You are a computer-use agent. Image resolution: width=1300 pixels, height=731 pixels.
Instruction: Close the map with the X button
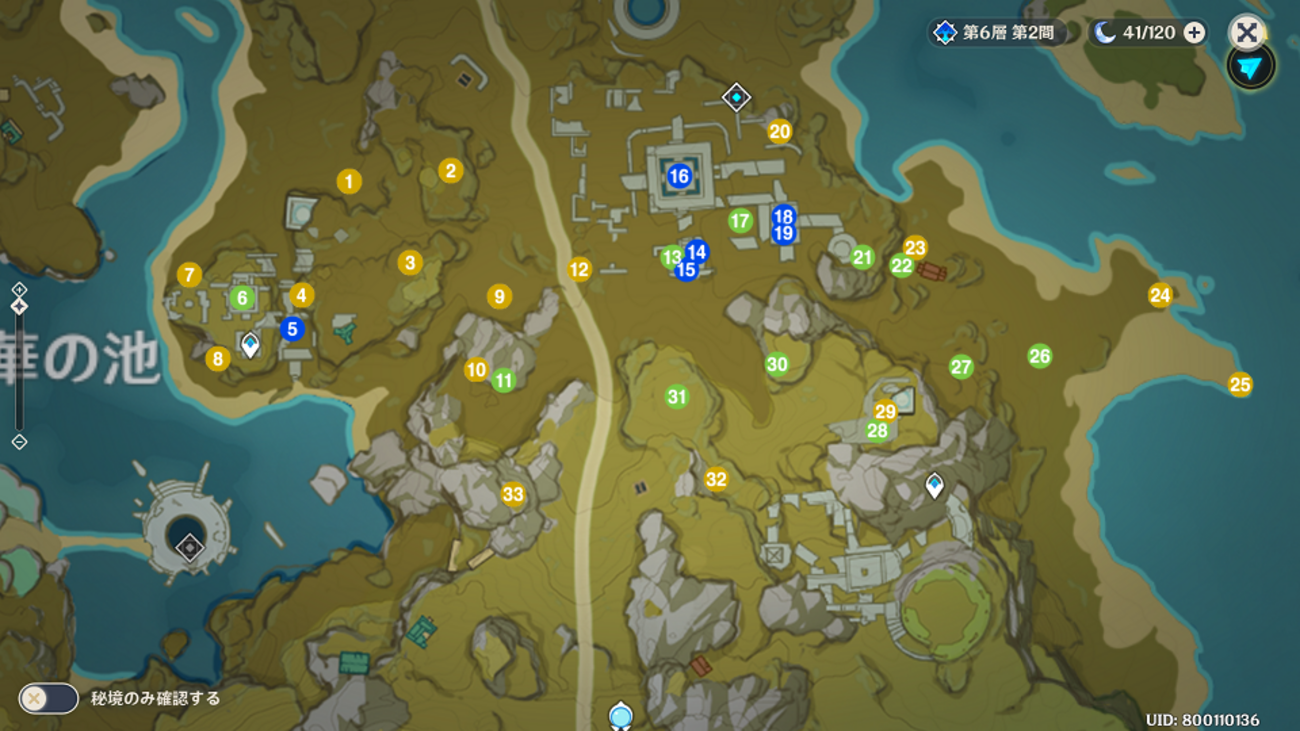point(1246,32)
